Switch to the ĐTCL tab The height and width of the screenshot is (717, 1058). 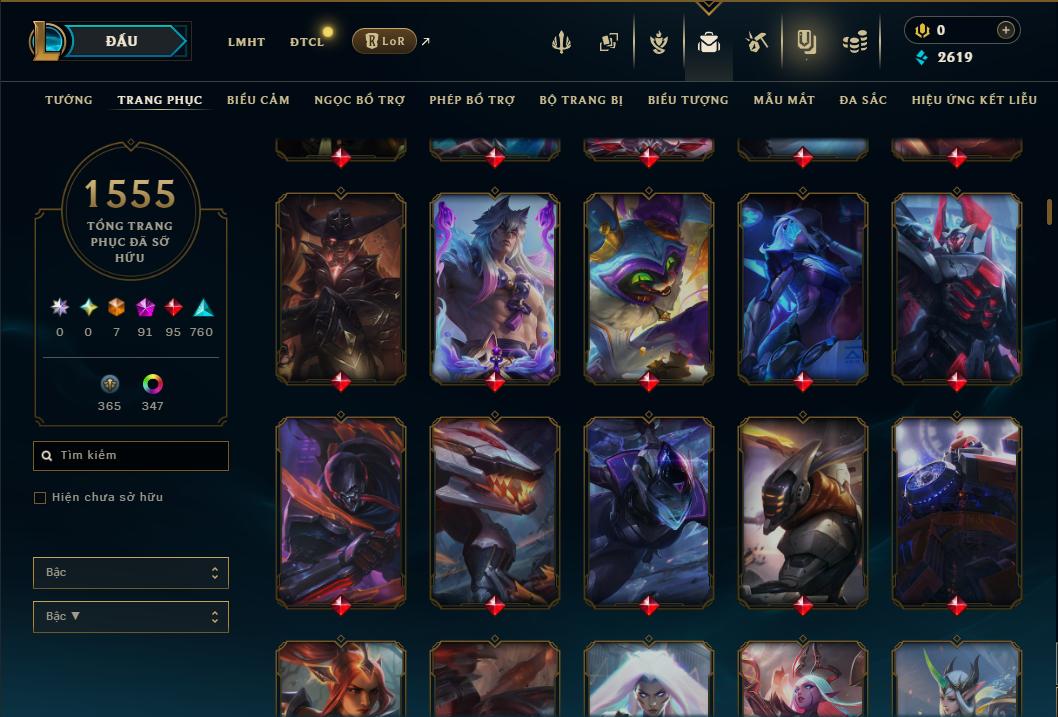306,42
